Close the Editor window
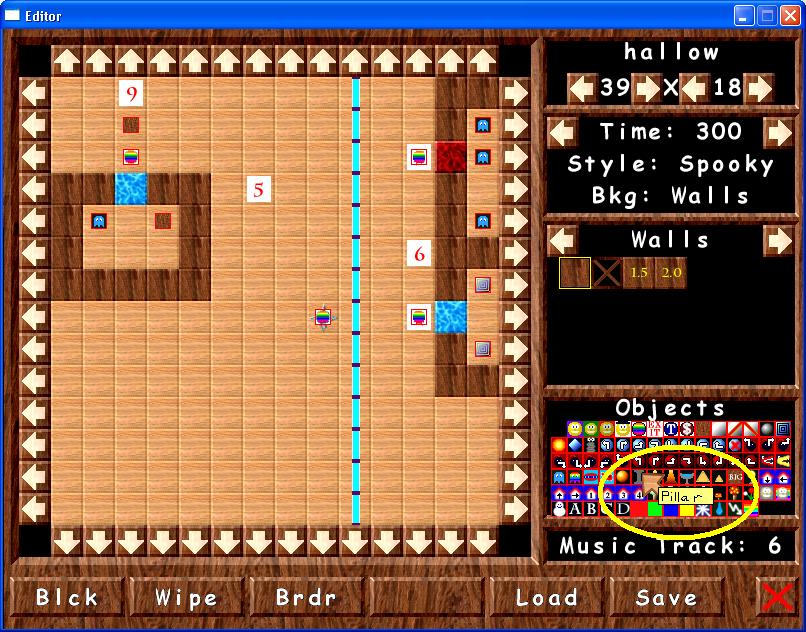Image resolution: width=806 pixels, height=632 pixels. pyautogui.click(x=790, y=15)
